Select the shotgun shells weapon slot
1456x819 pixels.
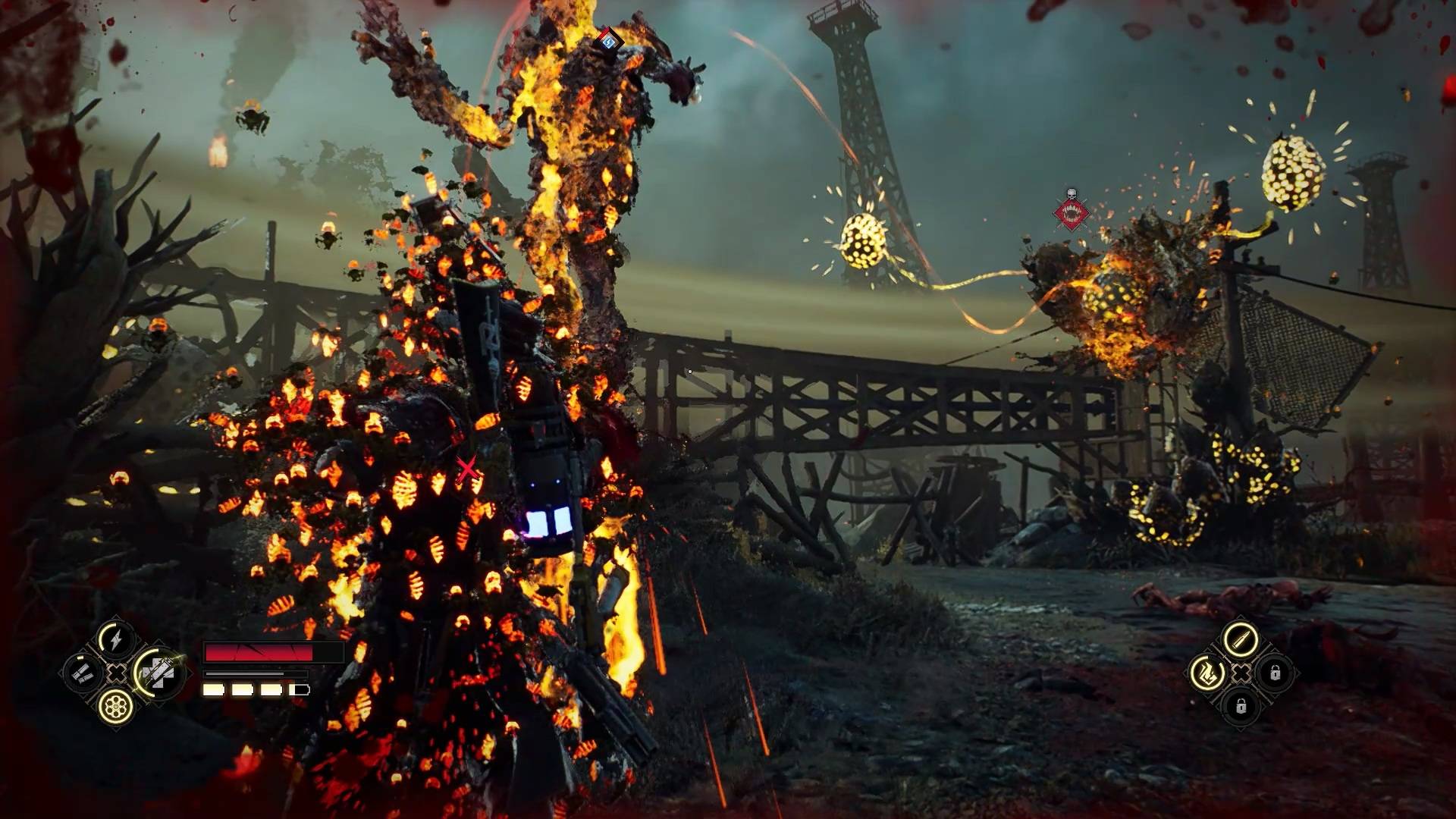coord(83,673)
